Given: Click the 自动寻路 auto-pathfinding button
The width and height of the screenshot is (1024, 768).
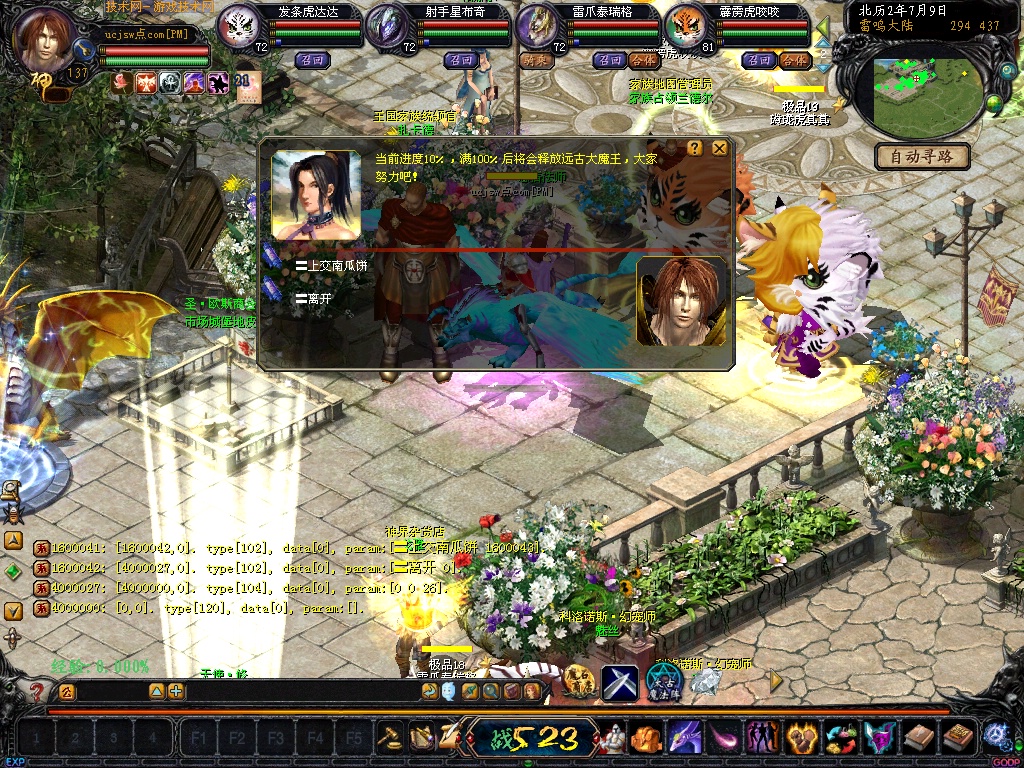Looking at the screenshot, I should (922, 156).
